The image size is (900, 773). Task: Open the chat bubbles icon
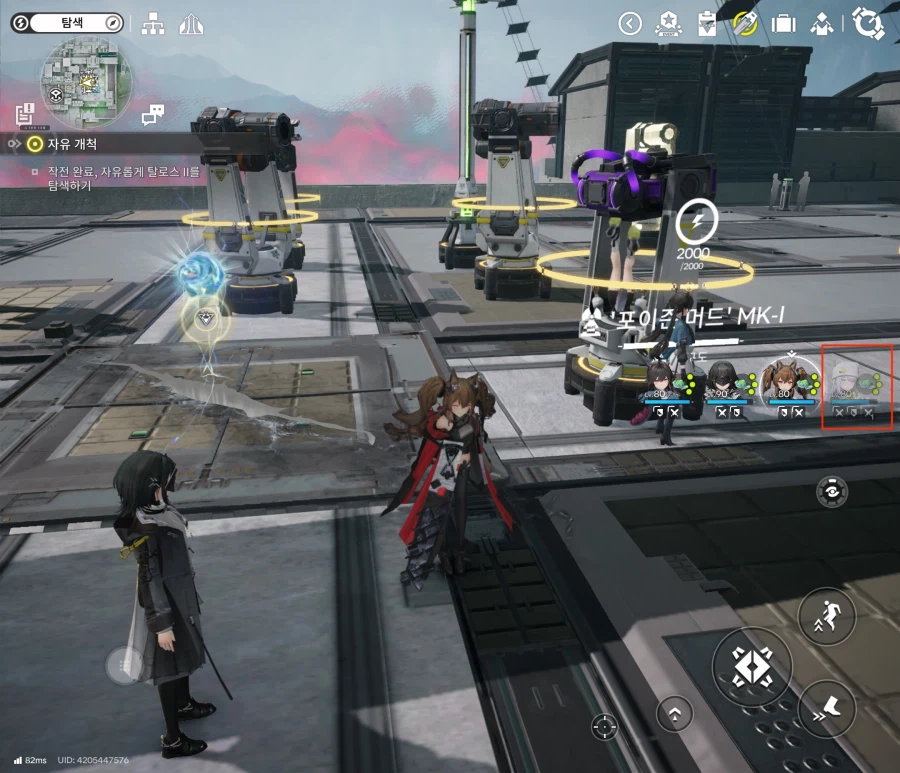[152, 115]
